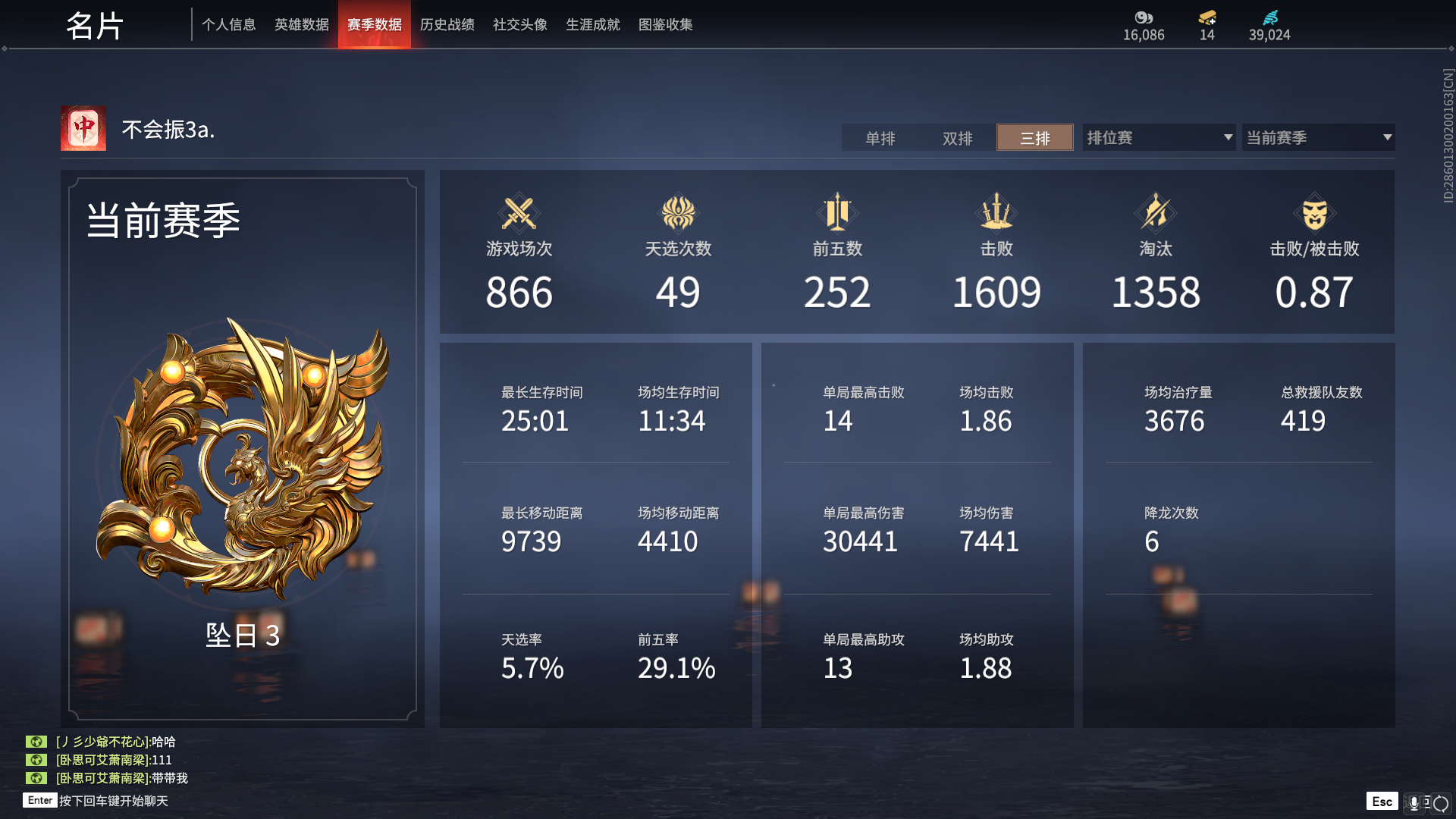Switch to the 个人信息 tab

[x=229, y=24]
